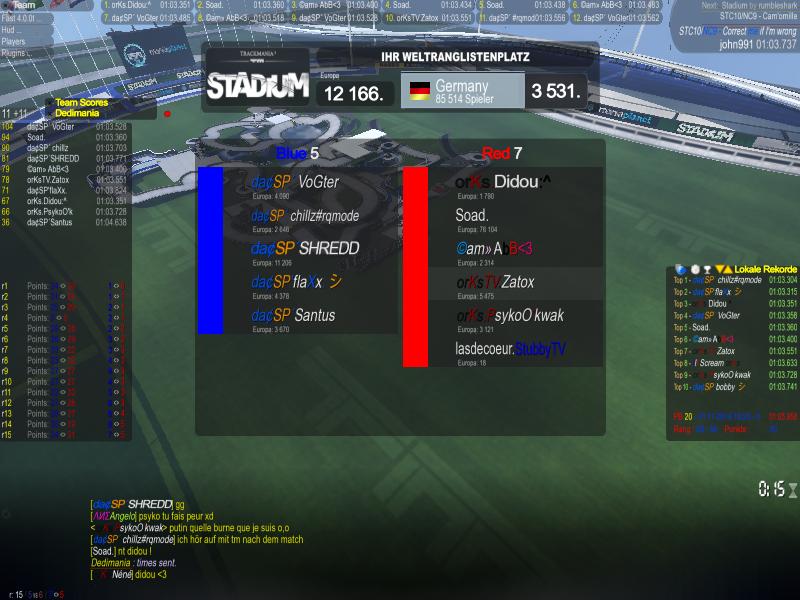
Task: Select the Dedimania label
Action: click(x=77, y=113)
